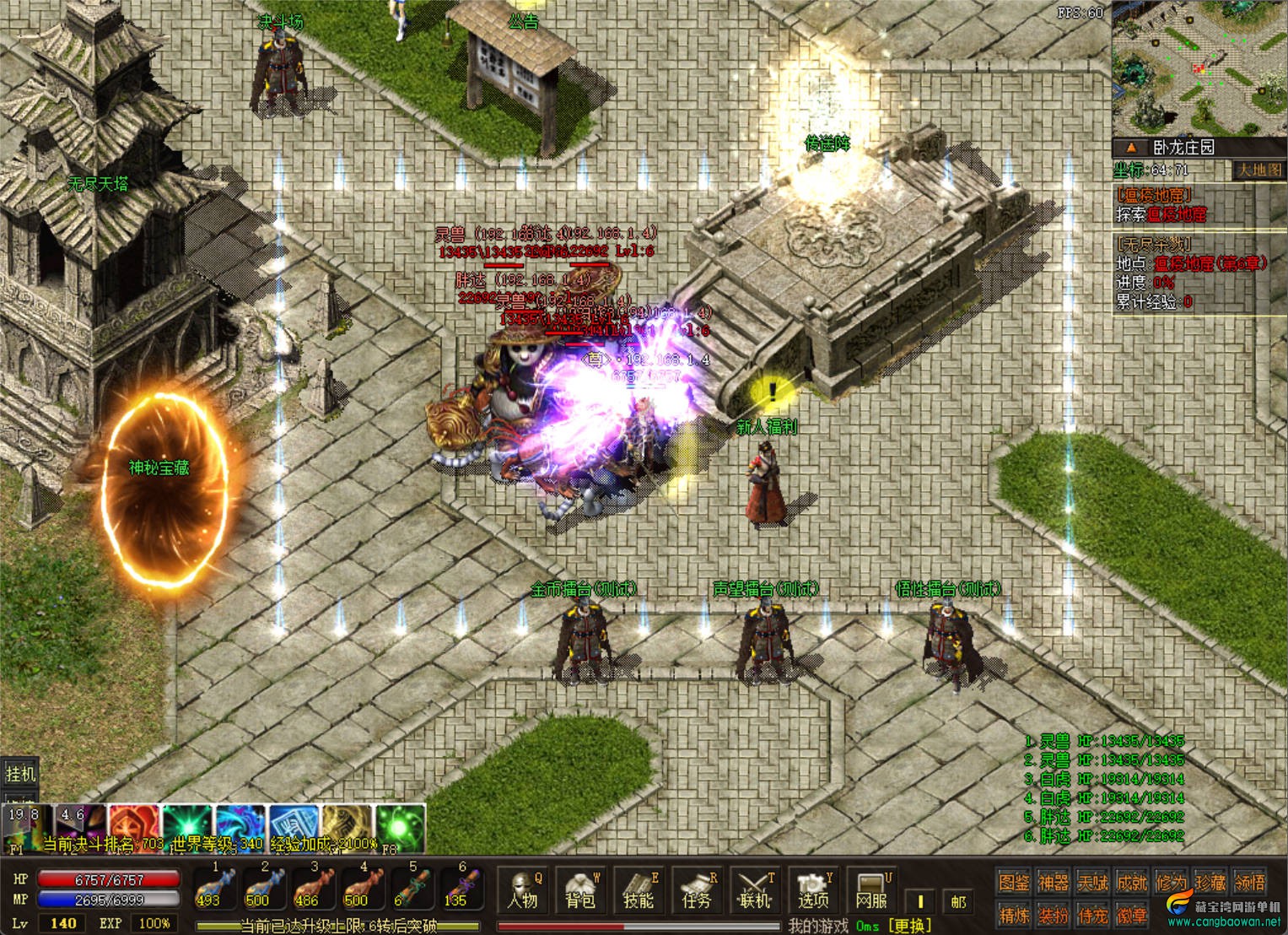Open the 邮 mail button

click(x=958, y=902)
